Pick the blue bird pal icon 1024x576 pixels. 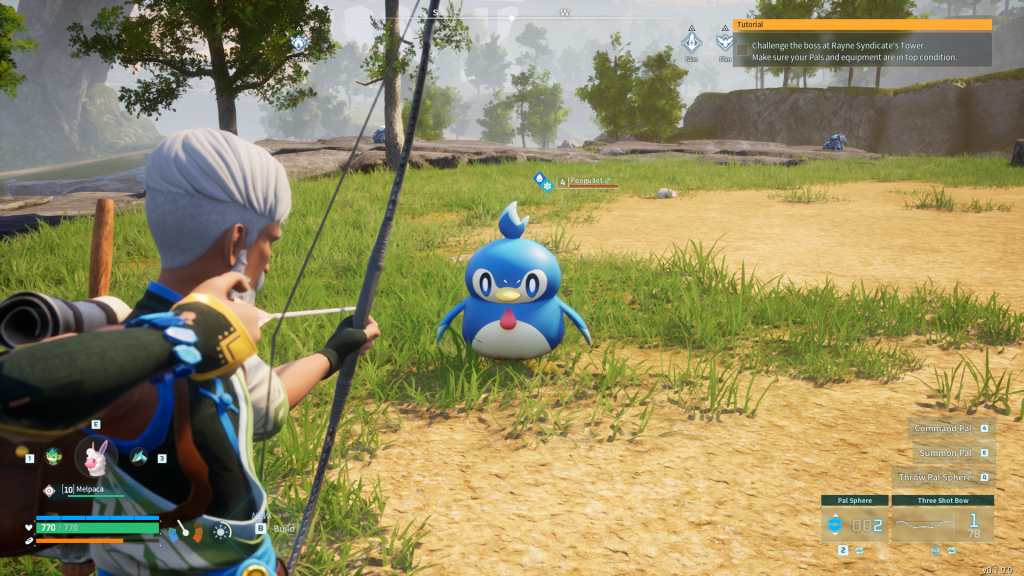click(x=139, y=457)
